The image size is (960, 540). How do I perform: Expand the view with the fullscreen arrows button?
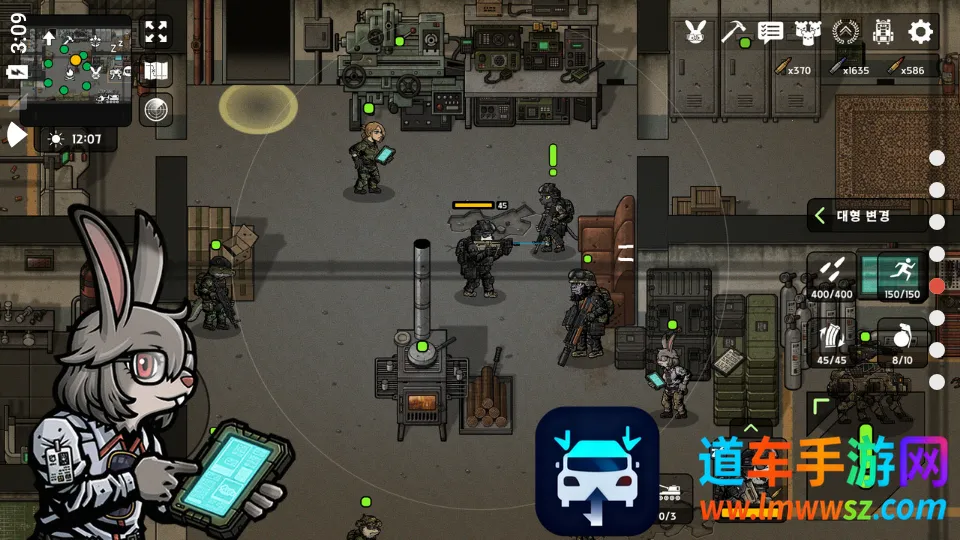(156, 31)
